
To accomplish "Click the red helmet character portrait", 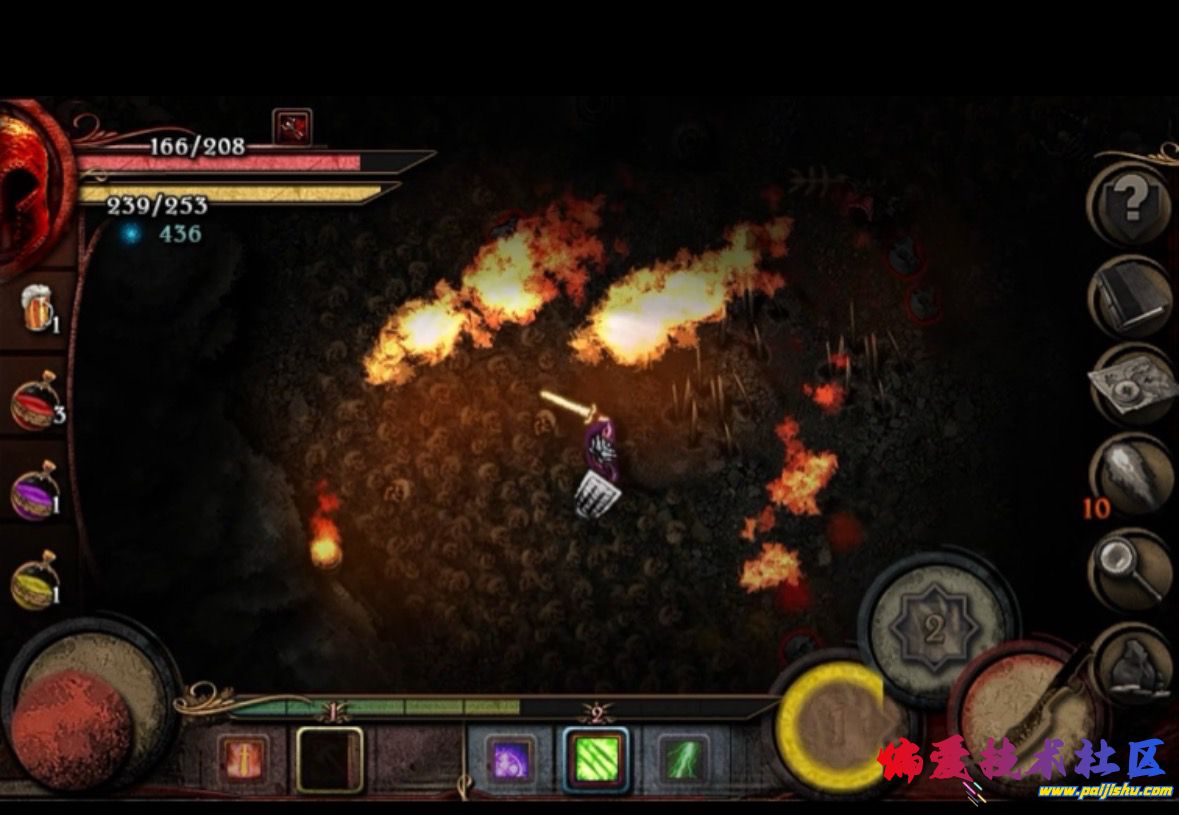I will point(30,180).
